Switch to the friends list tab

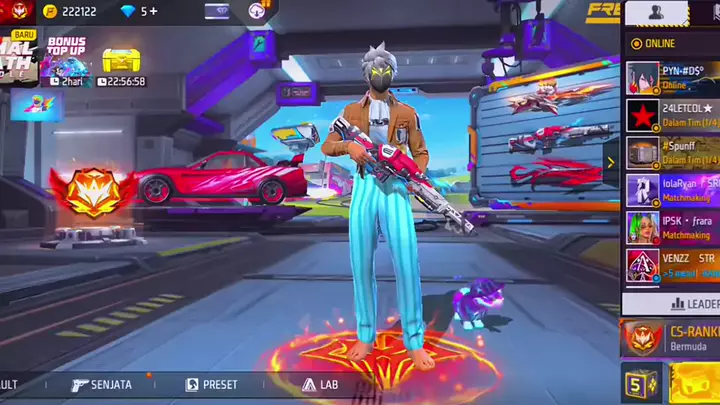[656, 13]
